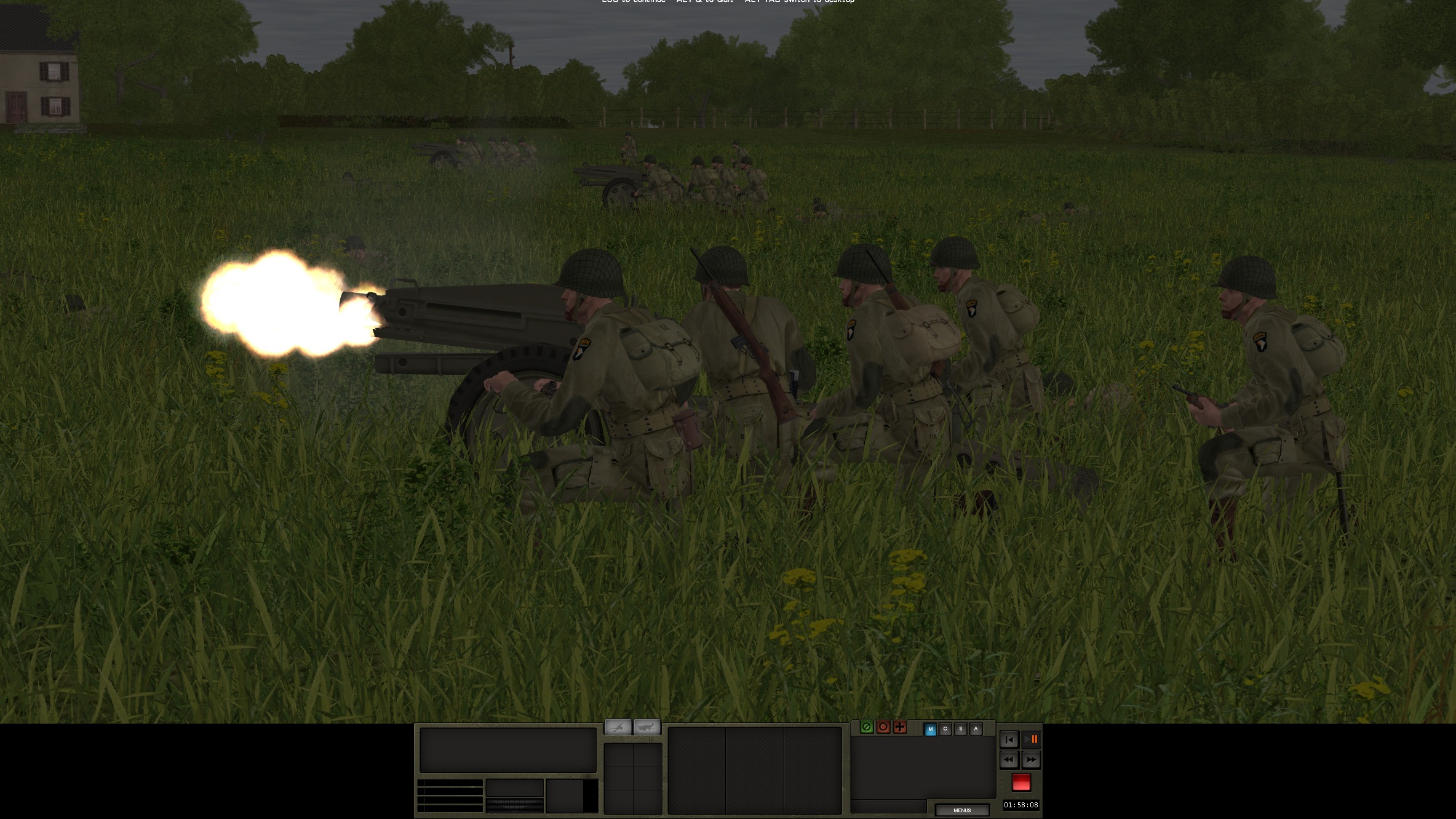
Task: Open the air support aircraft button
Action: (x=646, y=727)
